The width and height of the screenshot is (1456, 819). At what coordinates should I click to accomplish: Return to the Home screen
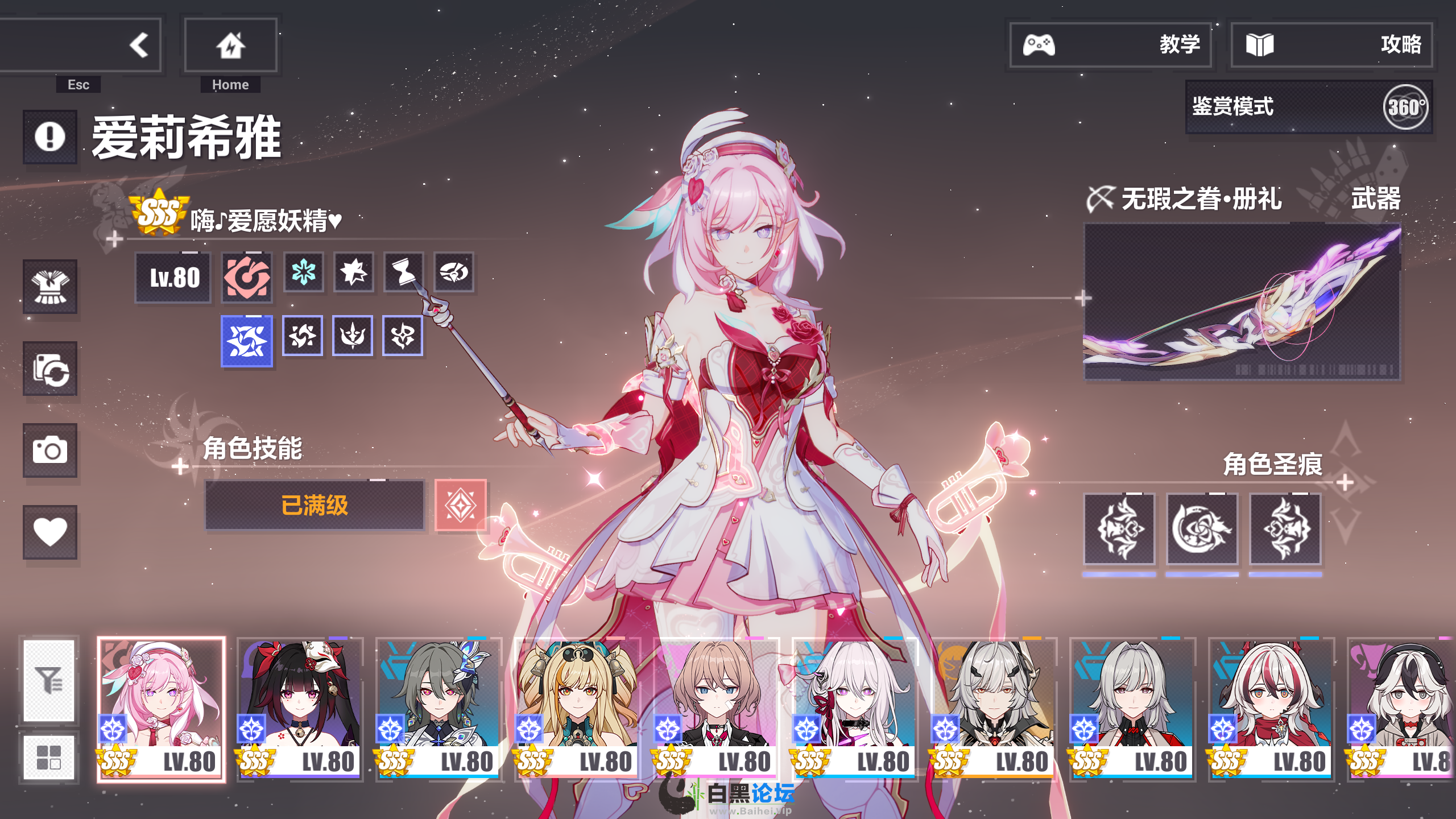[230, 45]
